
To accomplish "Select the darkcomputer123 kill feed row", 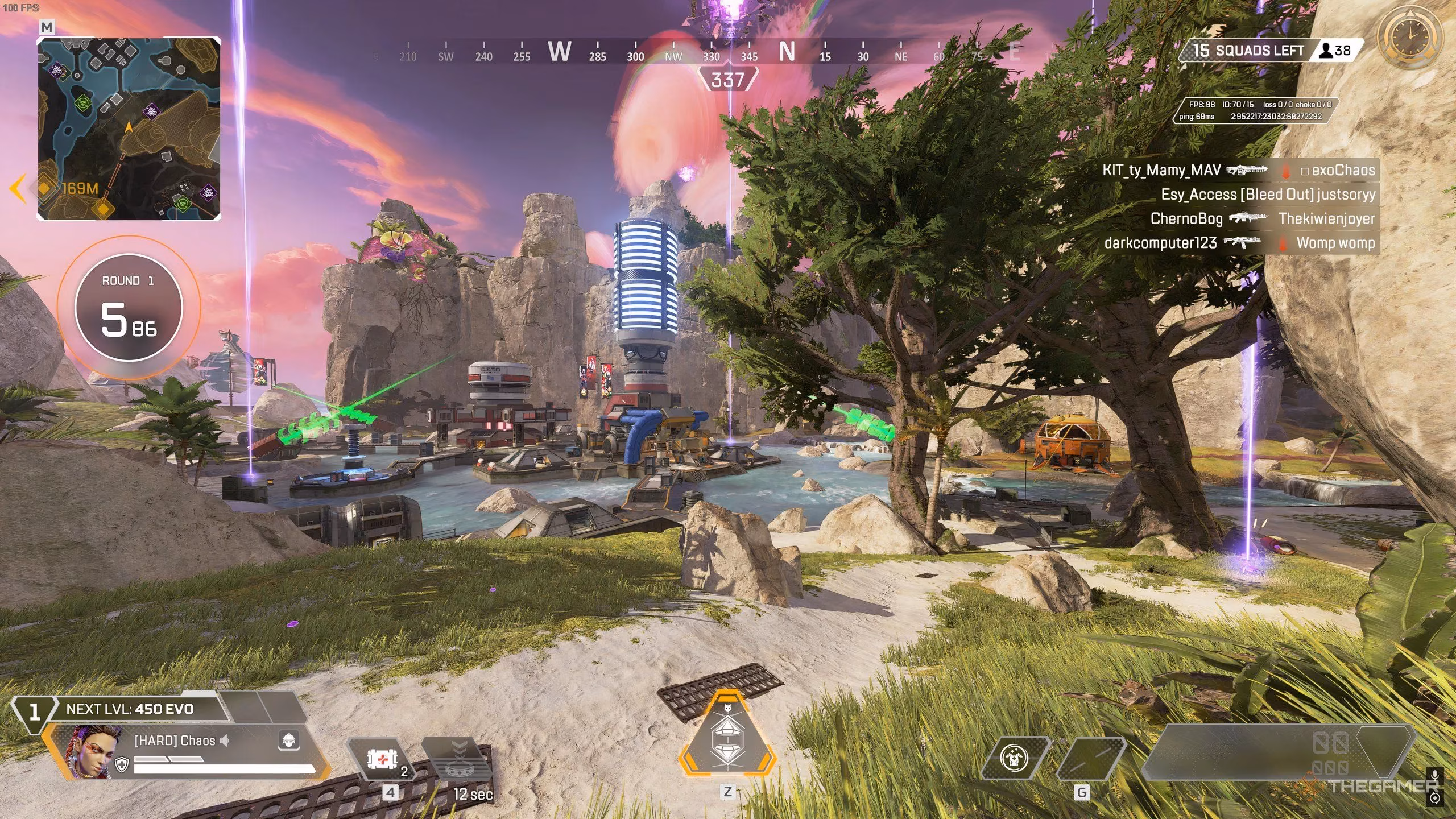I will (1239, 243).
